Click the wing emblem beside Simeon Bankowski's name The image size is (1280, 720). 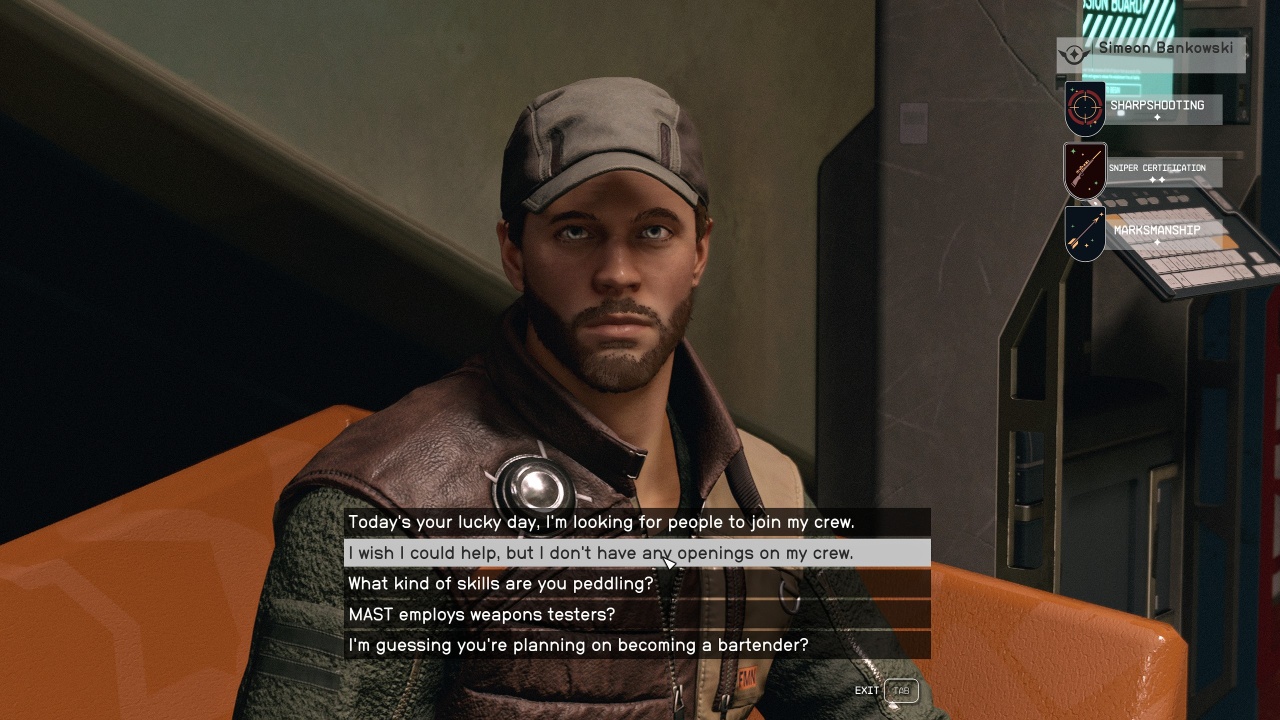coord(1072,54)
